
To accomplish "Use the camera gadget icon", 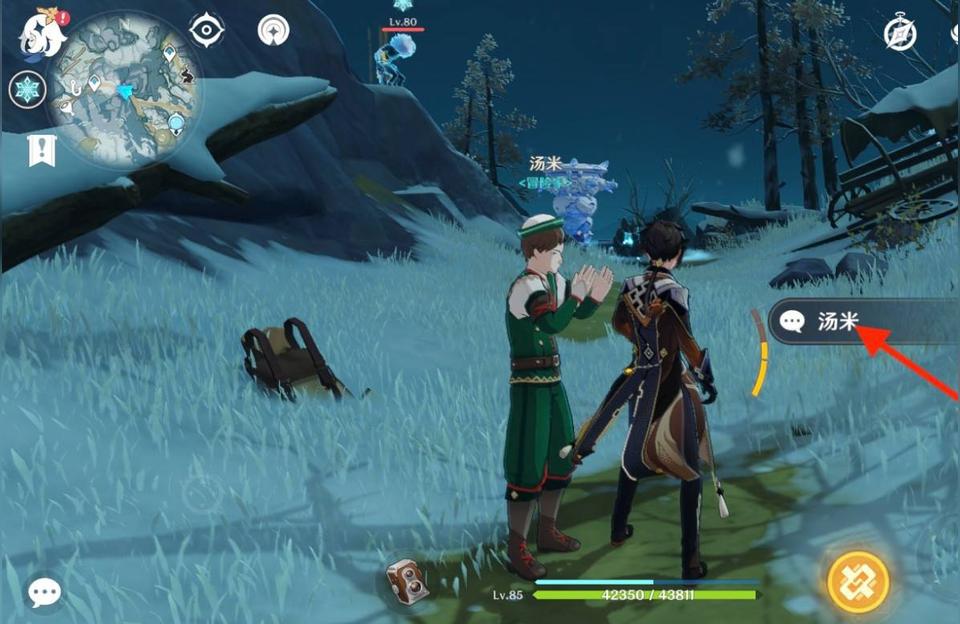I will coord(408,580).
